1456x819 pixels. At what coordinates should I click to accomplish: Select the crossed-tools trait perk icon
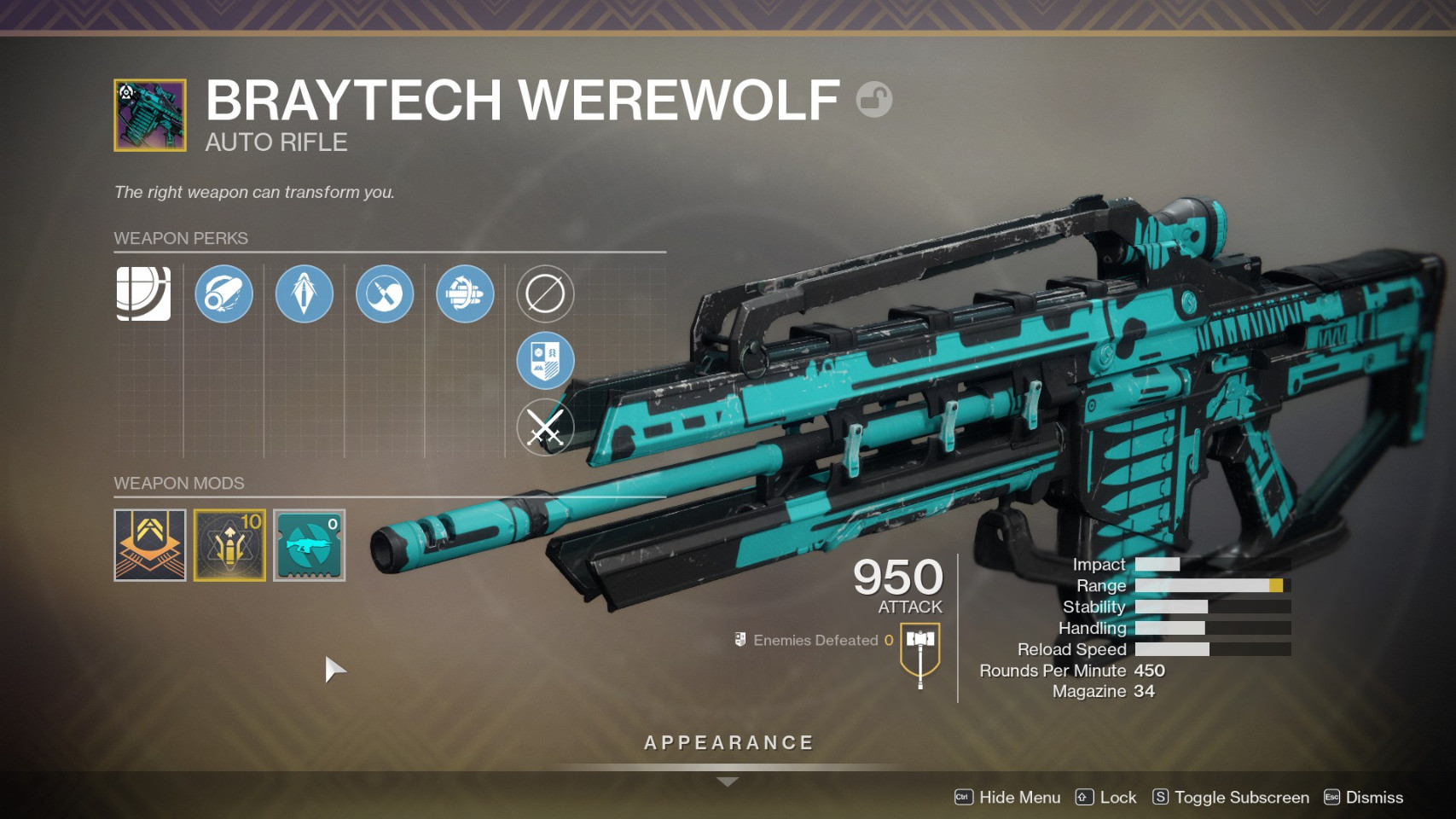tap(385, 293)
